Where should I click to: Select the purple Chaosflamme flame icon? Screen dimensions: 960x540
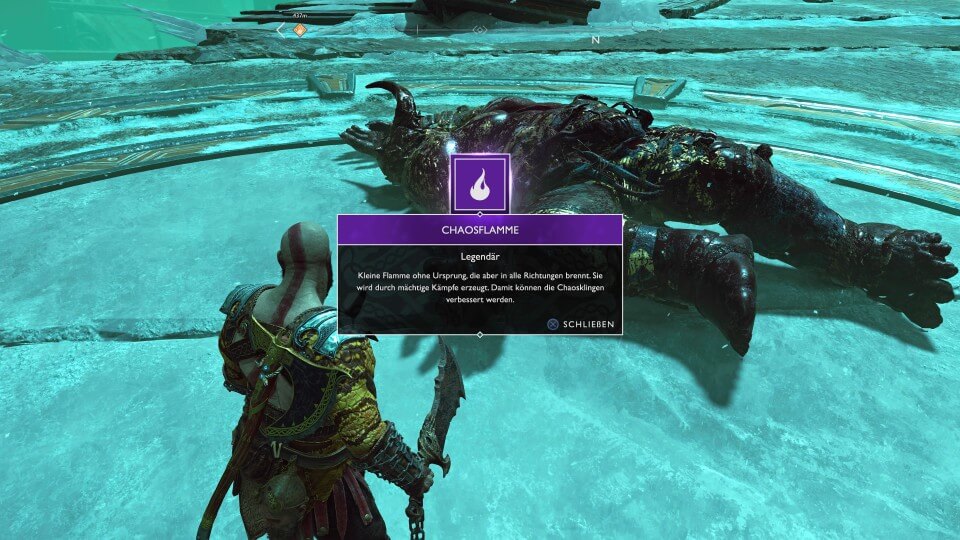click(x=480, y=183)
